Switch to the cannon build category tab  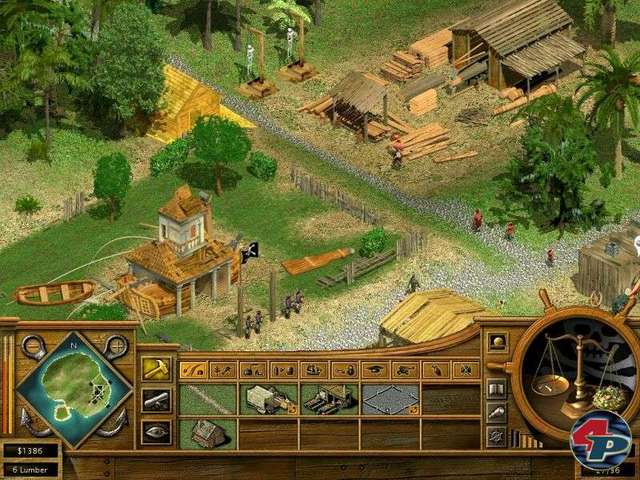coord(405,370)
